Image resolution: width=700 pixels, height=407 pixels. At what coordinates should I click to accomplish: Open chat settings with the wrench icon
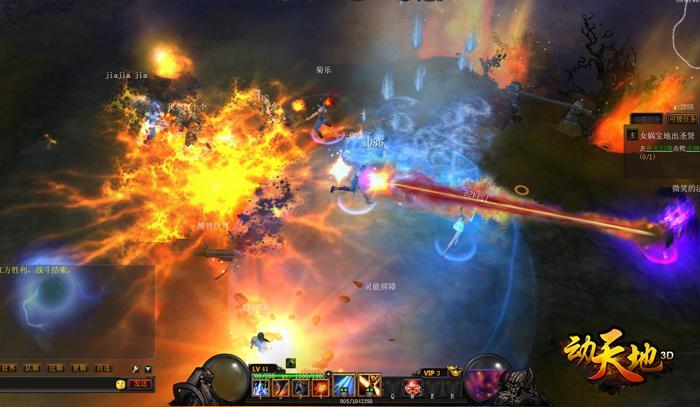pyautogui.click(x=135, y=368)
